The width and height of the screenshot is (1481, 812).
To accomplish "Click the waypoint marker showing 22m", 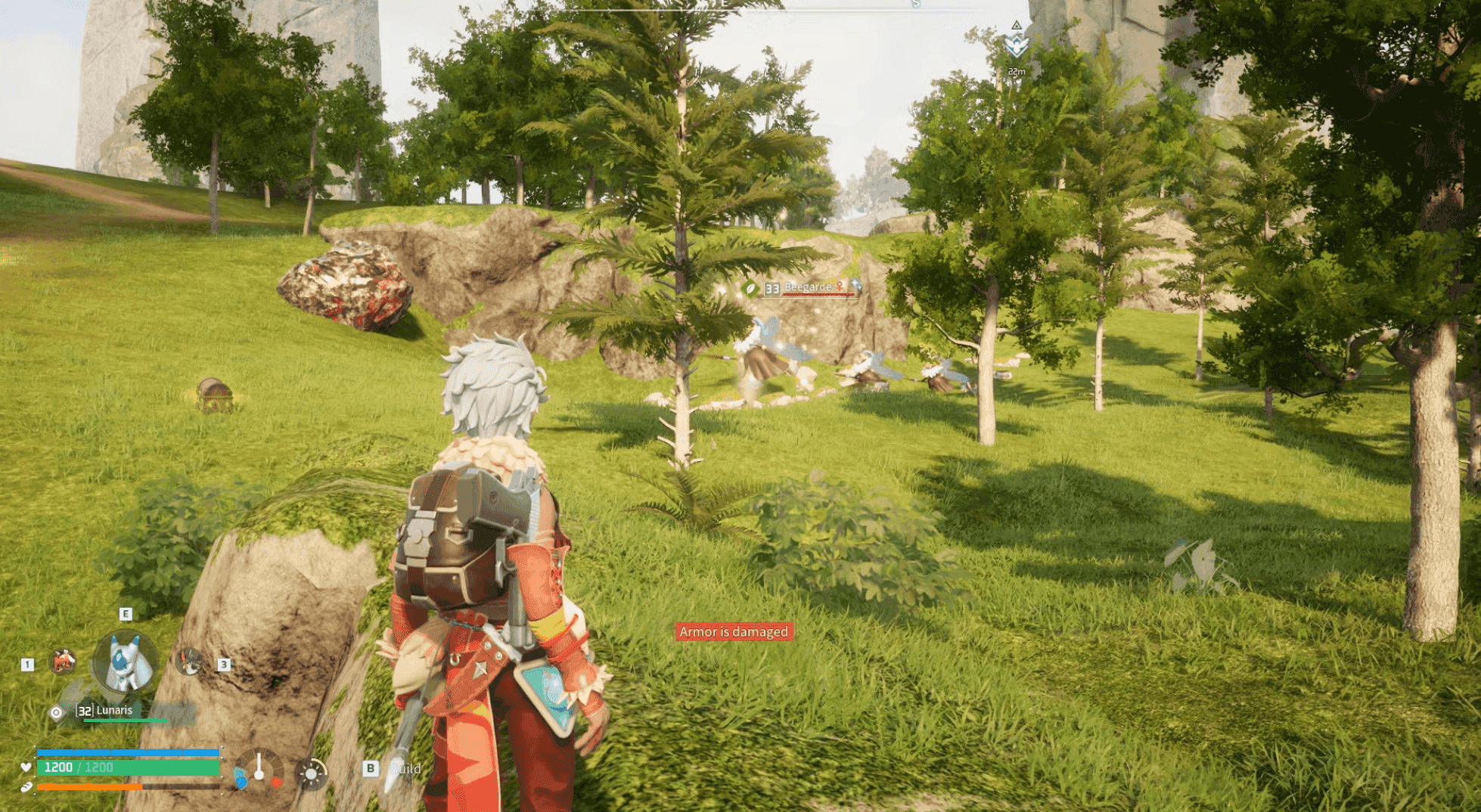I will click(1016, 45).
